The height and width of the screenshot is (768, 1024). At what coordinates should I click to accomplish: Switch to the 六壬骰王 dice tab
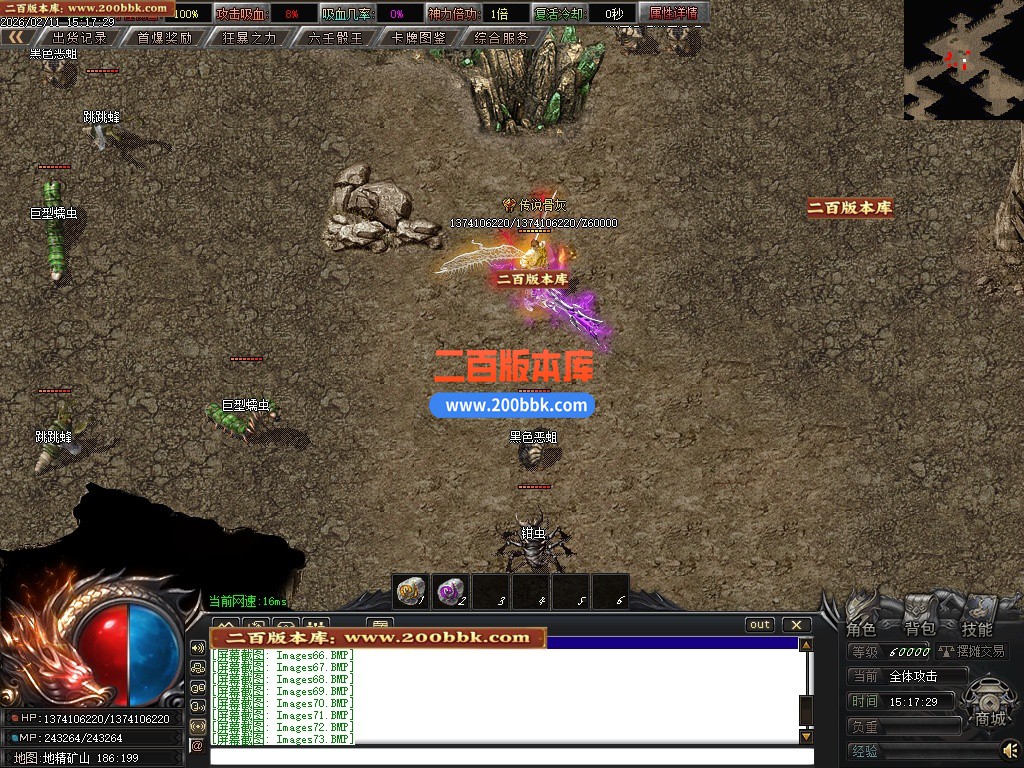335,38
